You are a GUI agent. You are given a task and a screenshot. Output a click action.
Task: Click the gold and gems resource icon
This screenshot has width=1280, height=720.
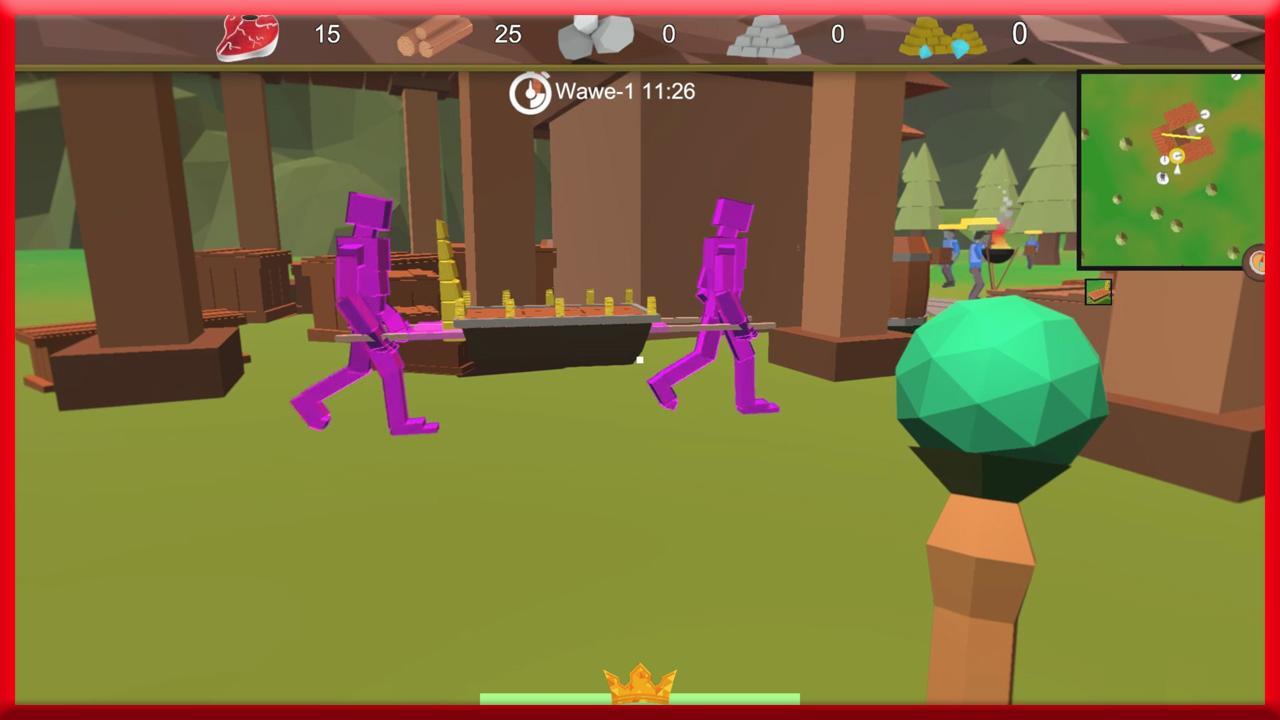point(942,38)
